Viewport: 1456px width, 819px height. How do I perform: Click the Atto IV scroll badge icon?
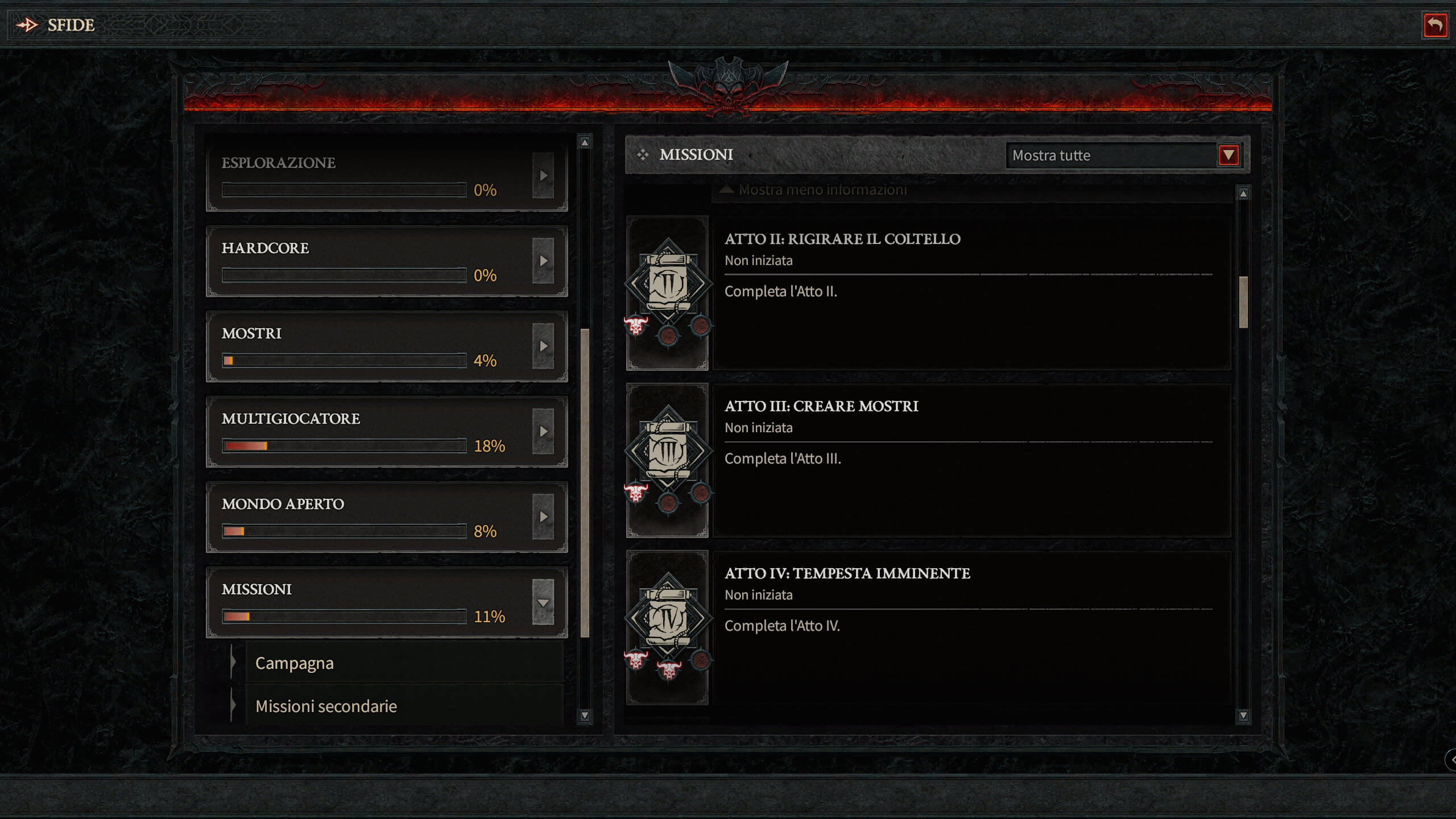668,620
